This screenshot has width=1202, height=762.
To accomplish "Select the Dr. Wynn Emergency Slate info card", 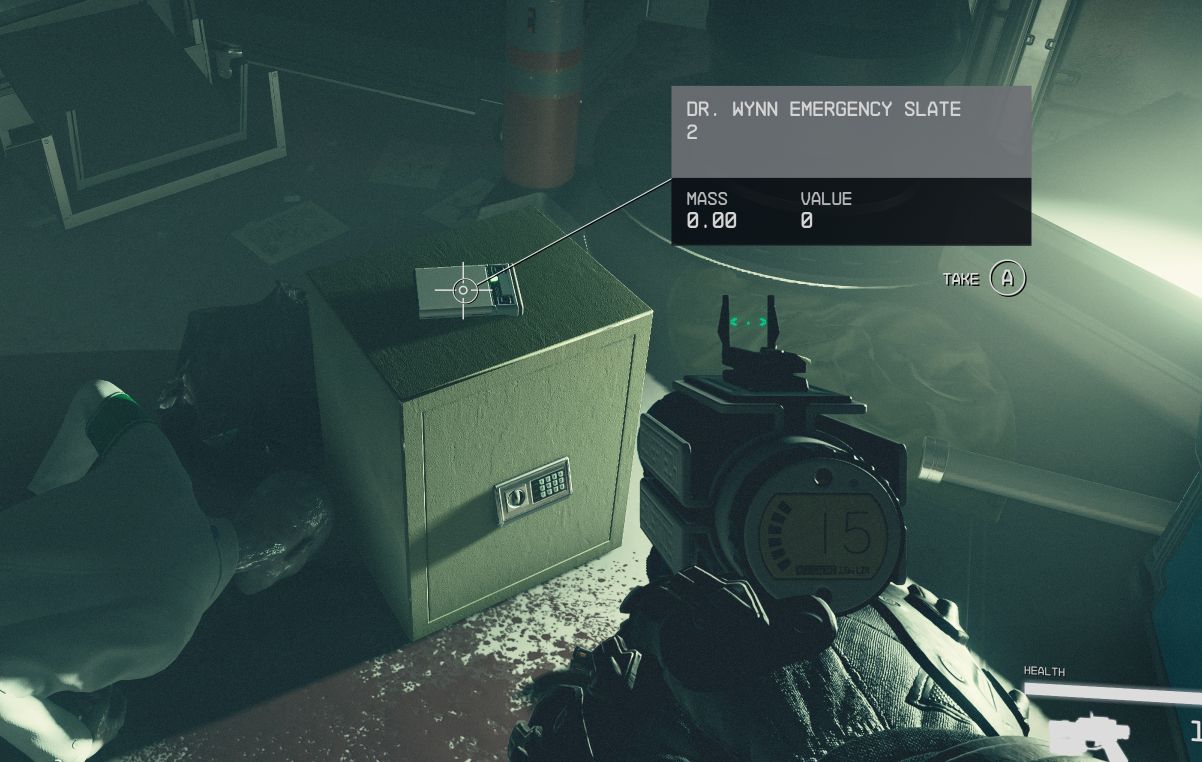I will 850,165.
